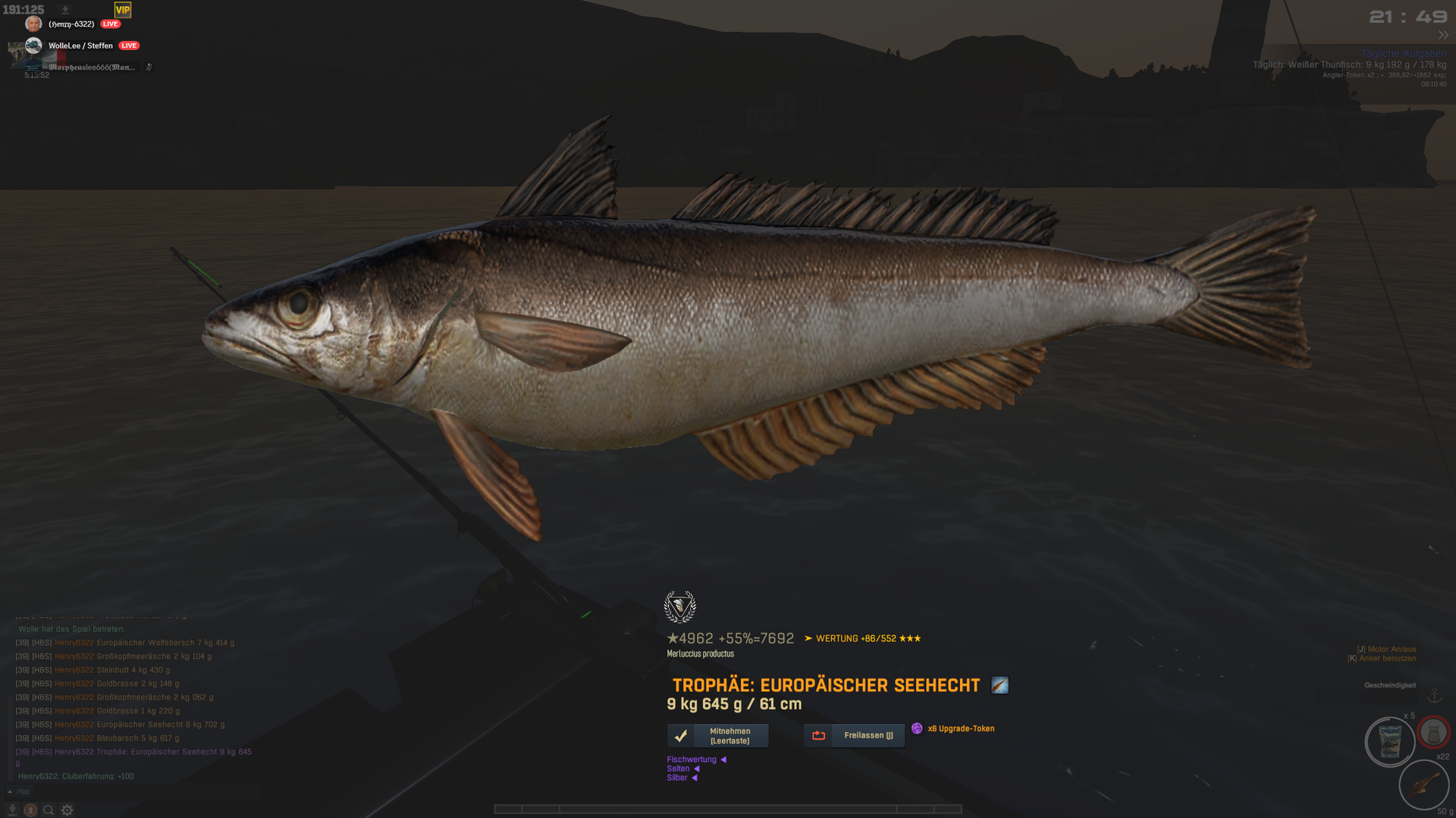Expand the Silber rating entry
This screenshot has width=1456, height=818.
pos(681,777)
